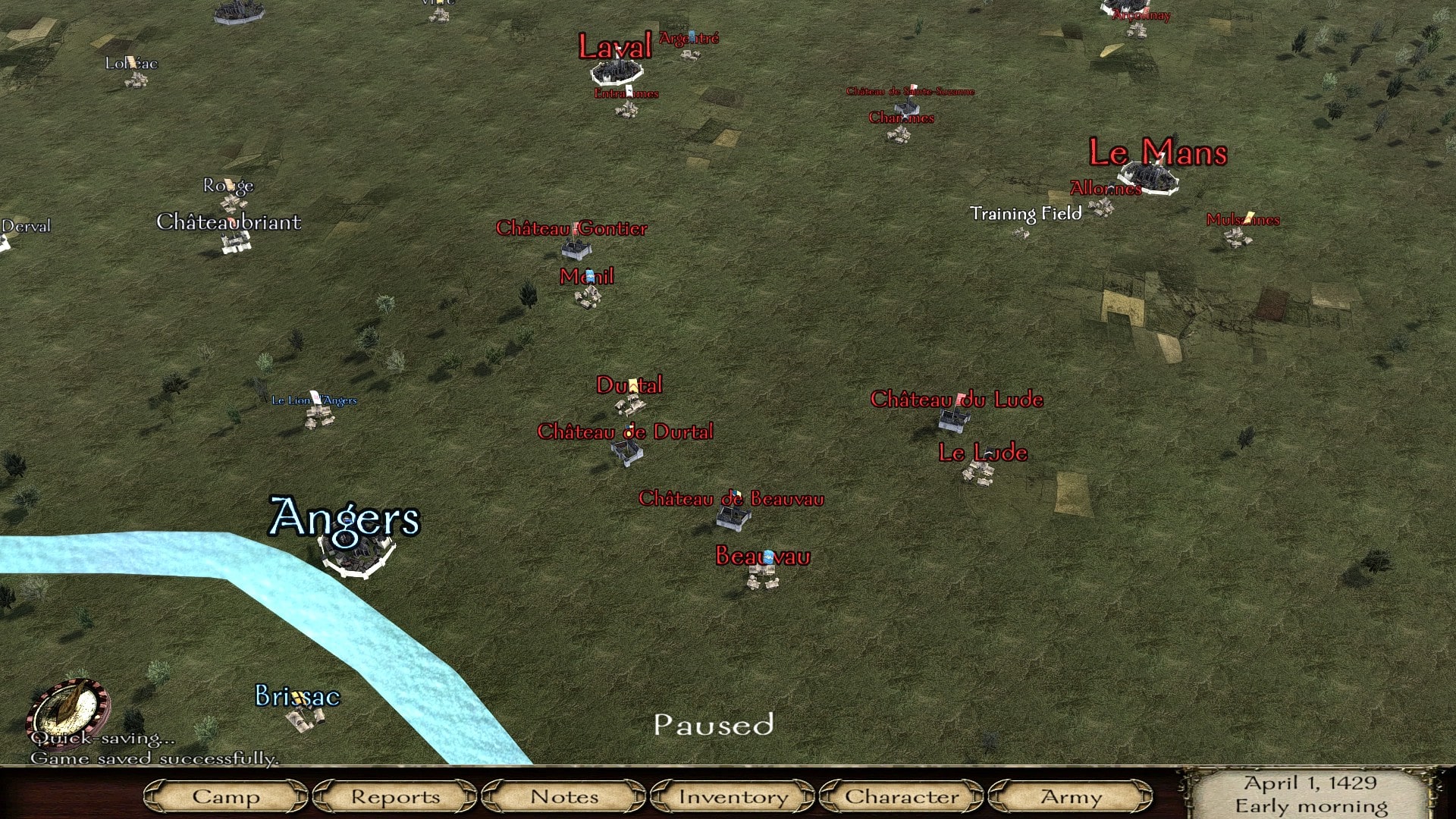Choose the Le Mans town label

click(1157, 153)
